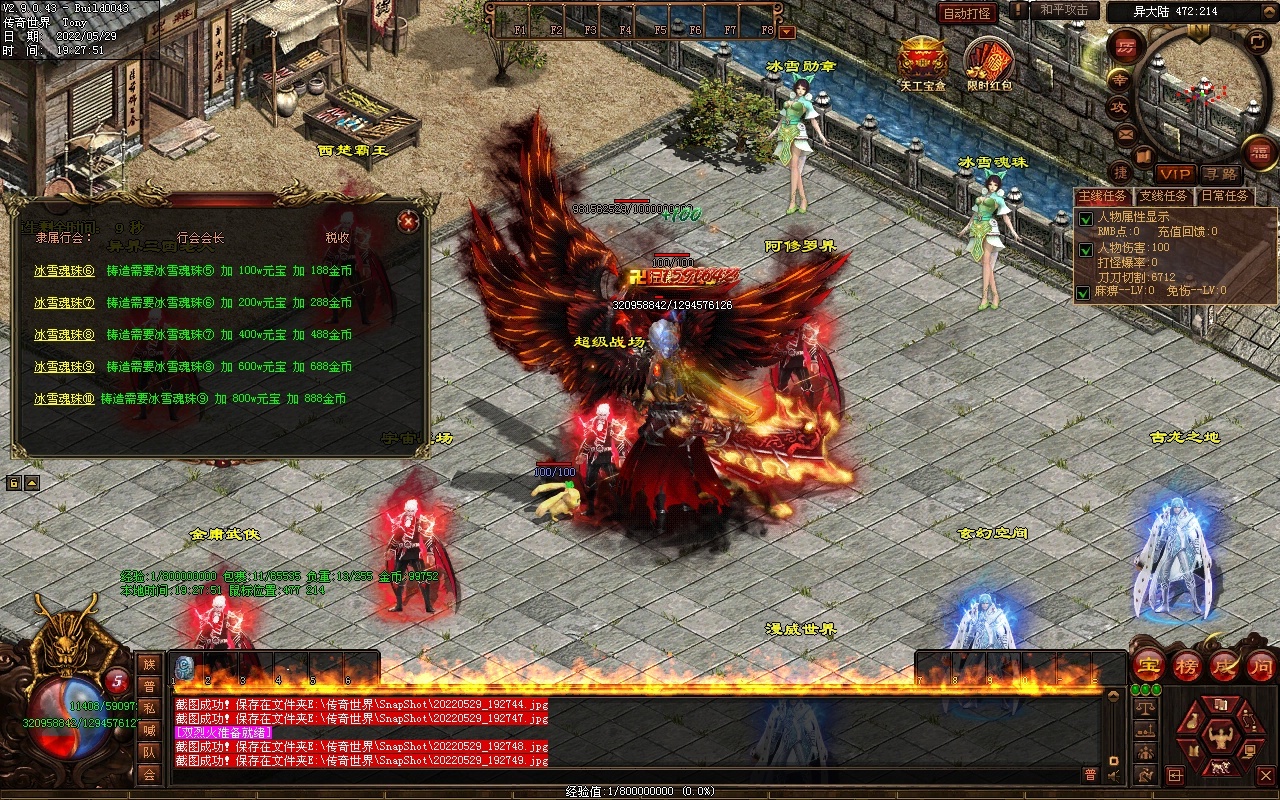Open the mail envelope icon
Viewport: 1280px width, 800px height.
click(1125, 133)
